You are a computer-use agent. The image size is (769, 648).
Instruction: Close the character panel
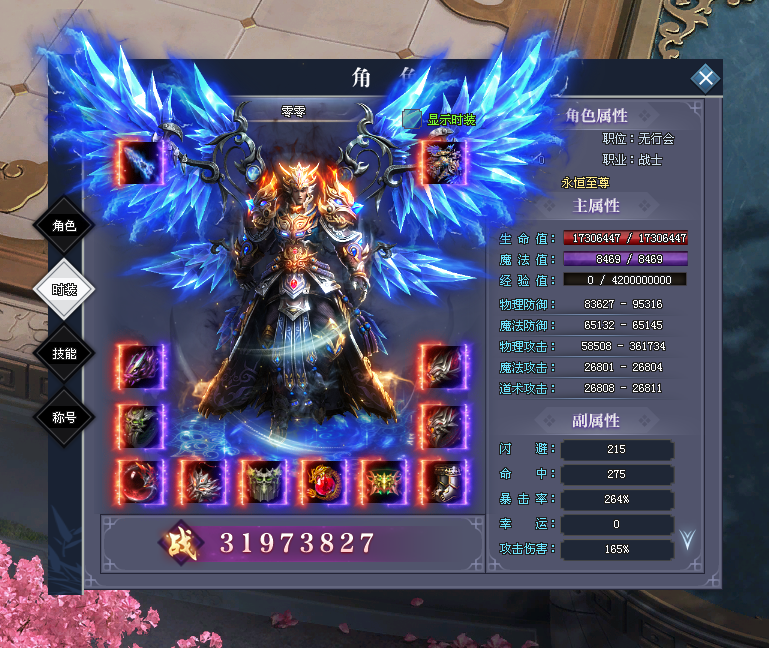706,78
